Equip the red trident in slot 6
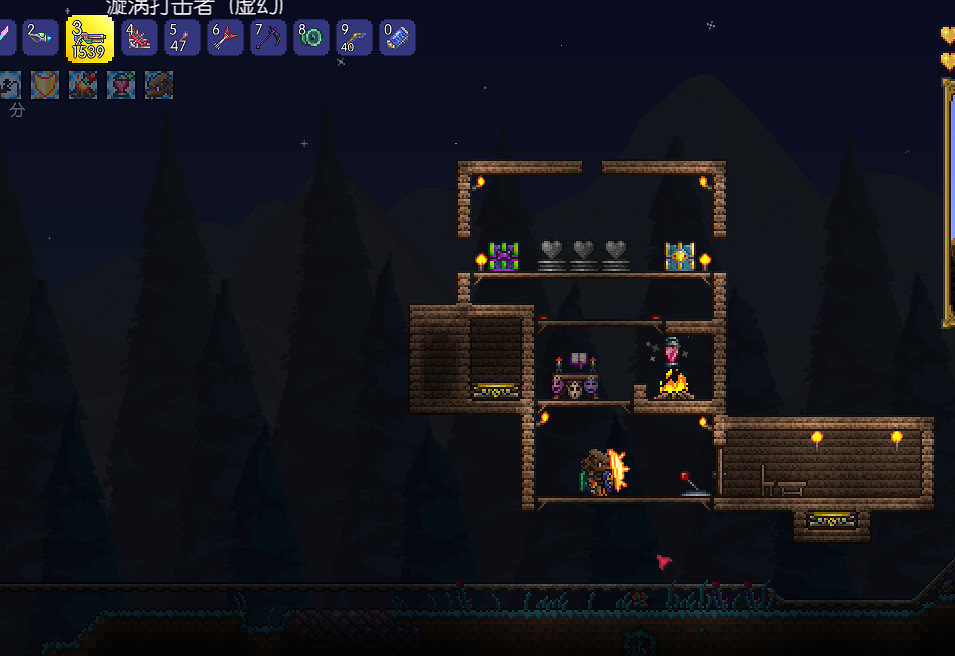 (x=225, y=38)
